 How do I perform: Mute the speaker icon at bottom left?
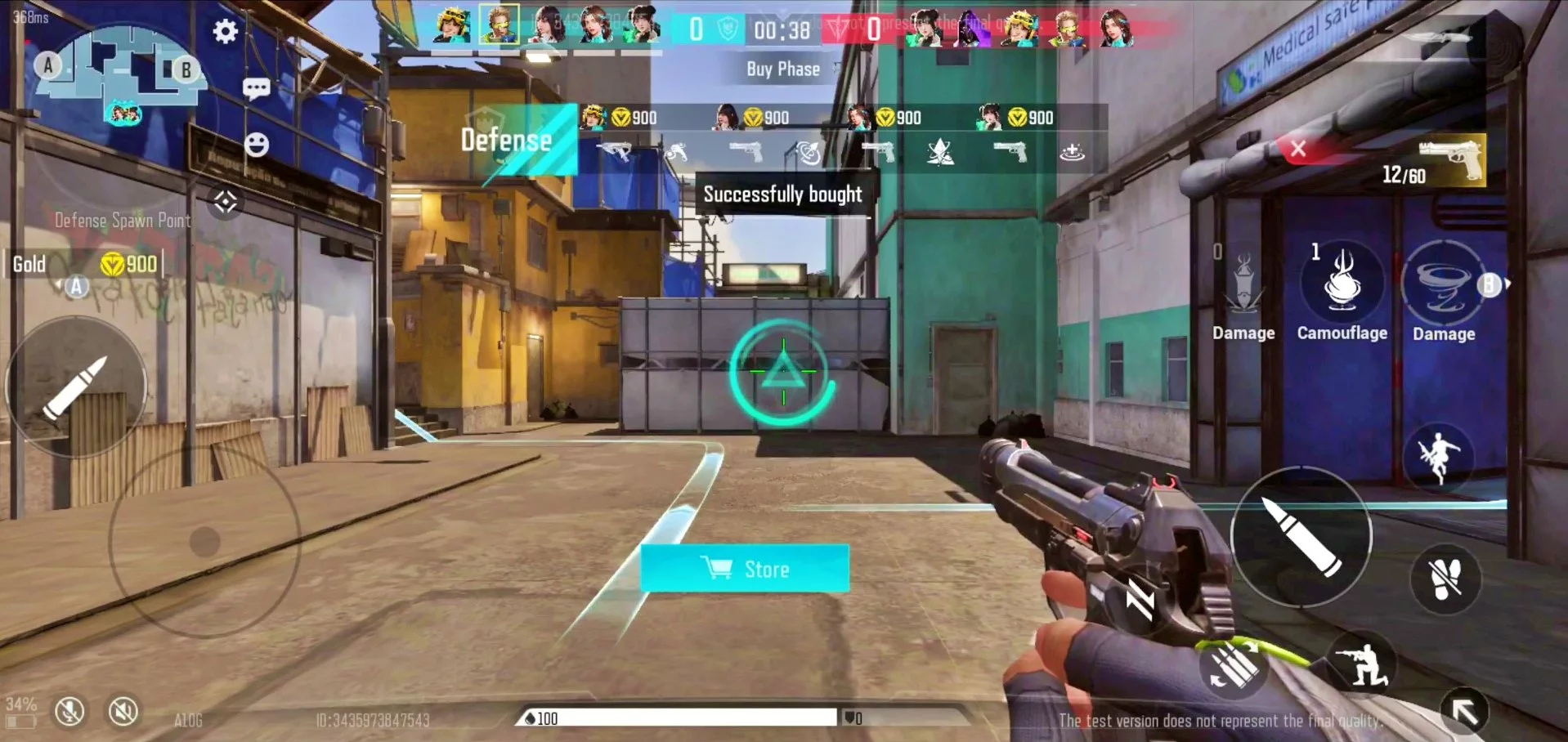point(121,711)
